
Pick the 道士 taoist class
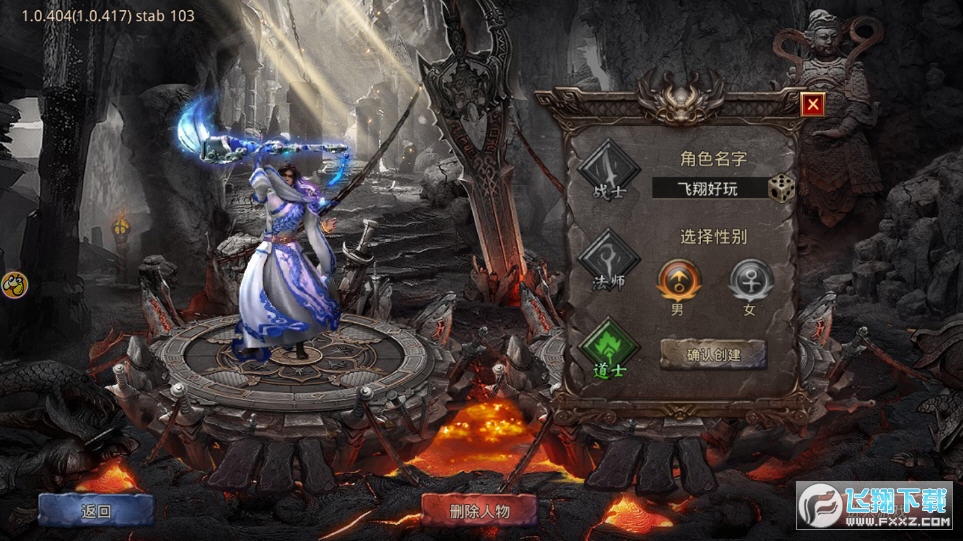tap(609, 346)
